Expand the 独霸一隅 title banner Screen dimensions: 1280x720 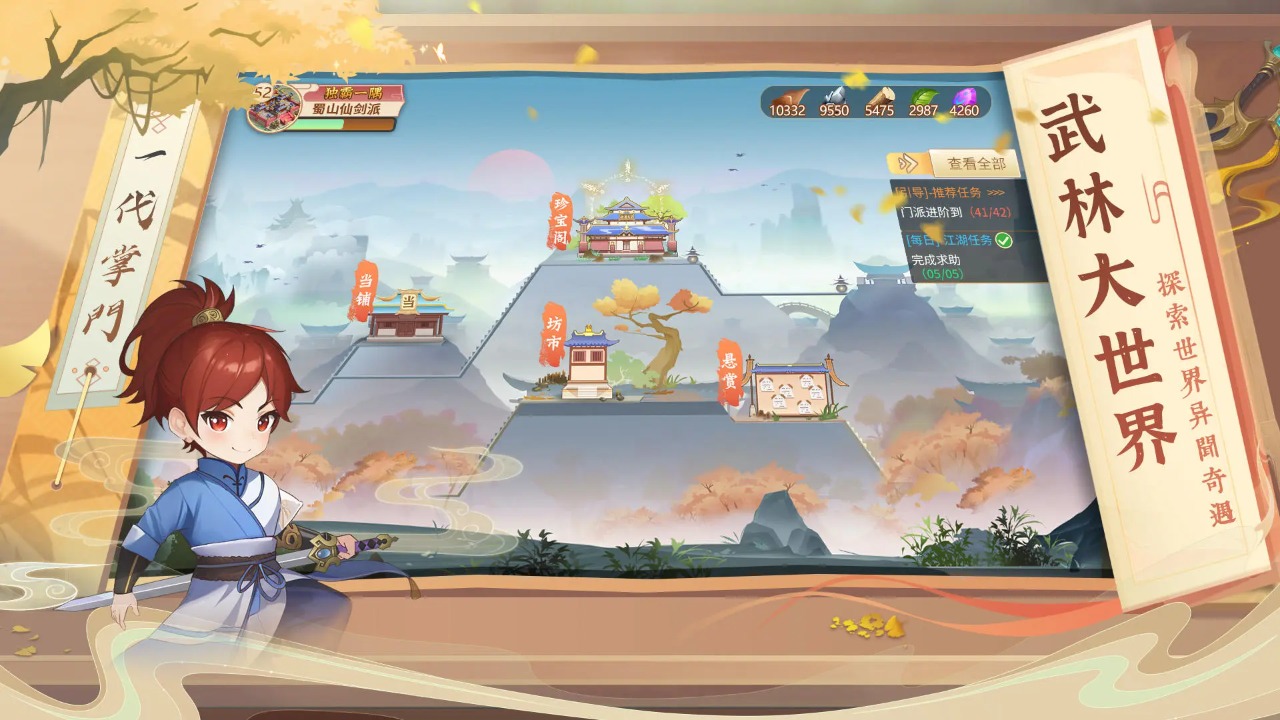coord(352,92)
